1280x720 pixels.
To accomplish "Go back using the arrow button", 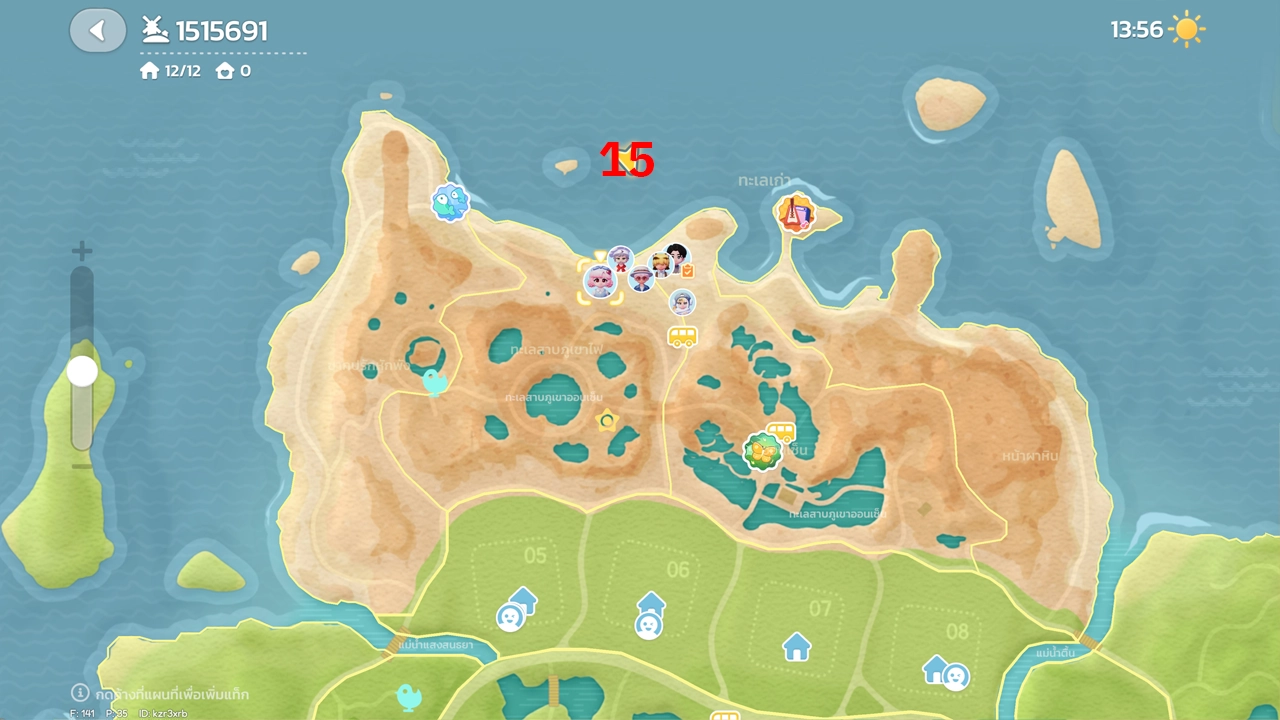I will [97, 31].
